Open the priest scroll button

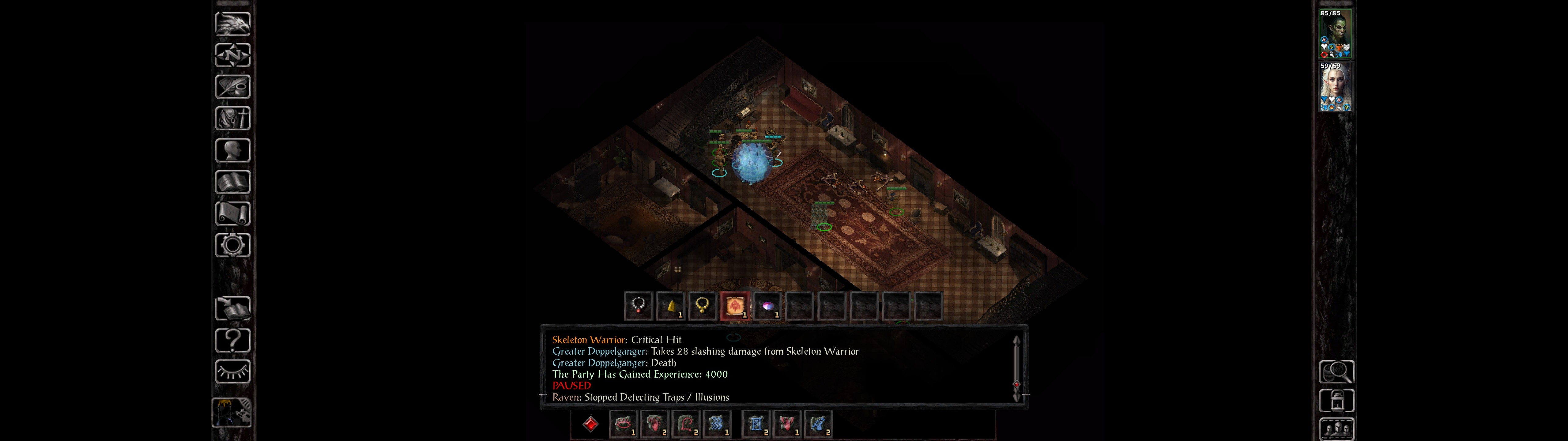232,213
